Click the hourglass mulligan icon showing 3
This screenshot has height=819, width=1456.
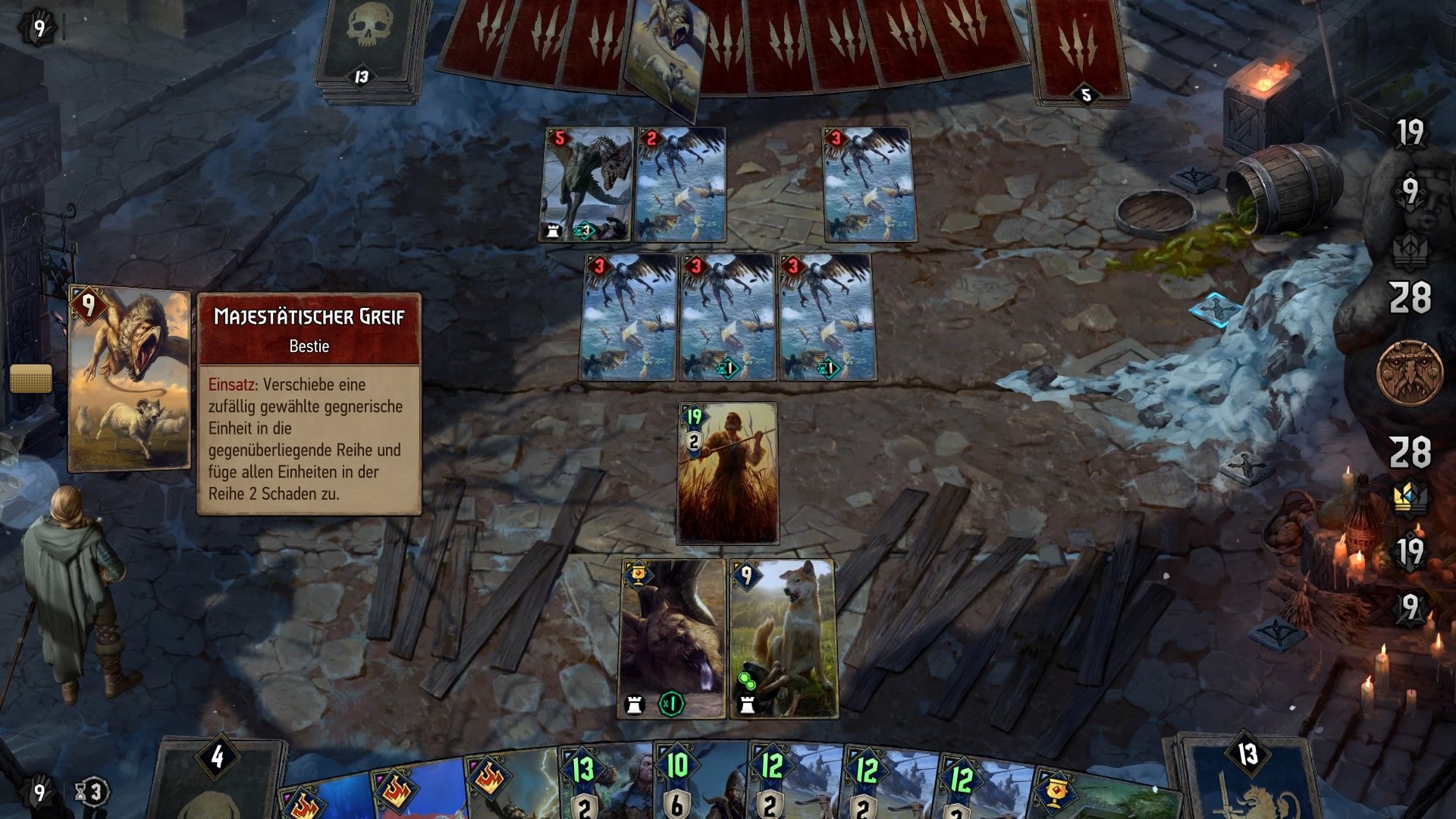point(82,791)
